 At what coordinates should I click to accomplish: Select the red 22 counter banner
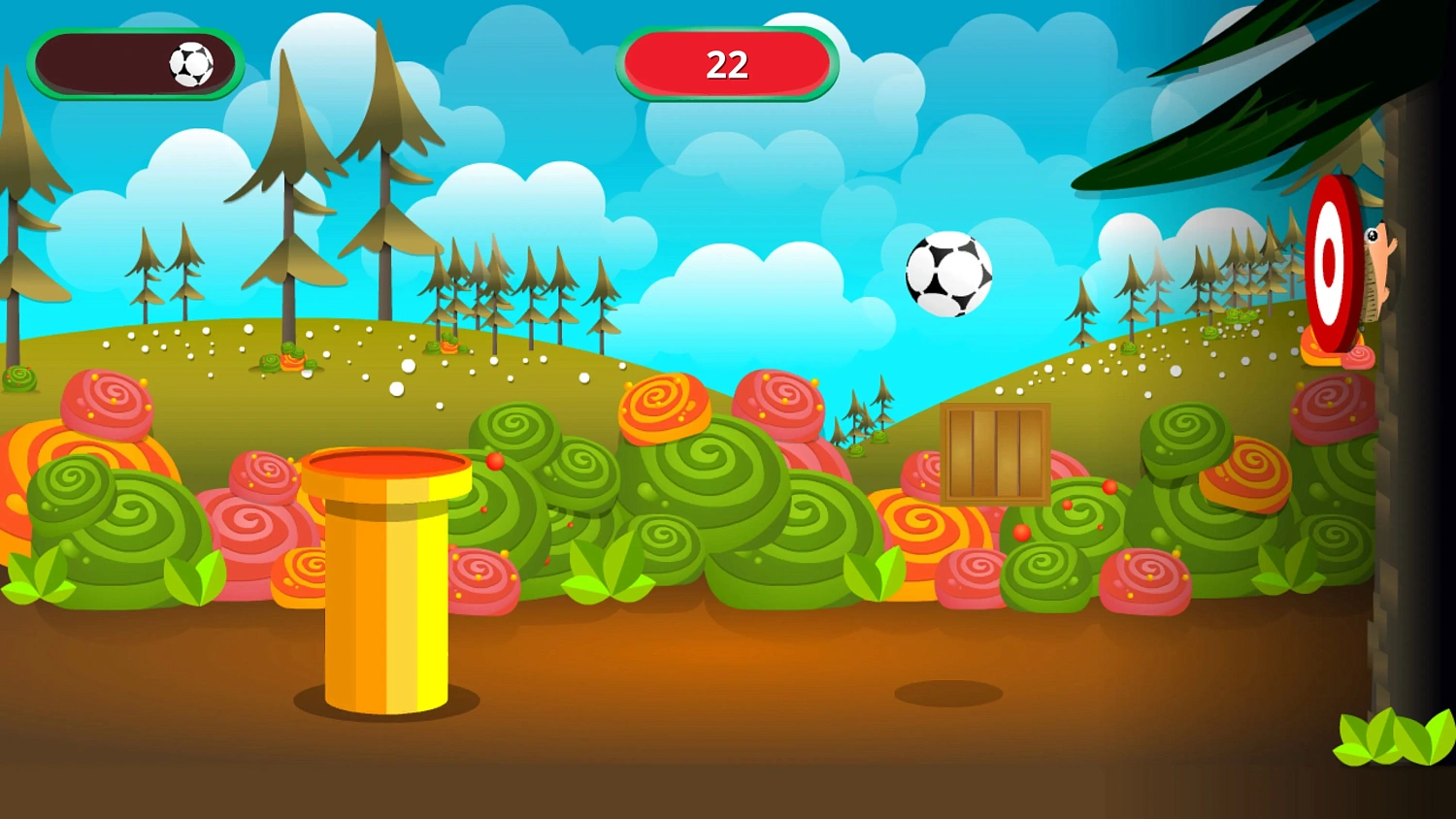(728, 65)
